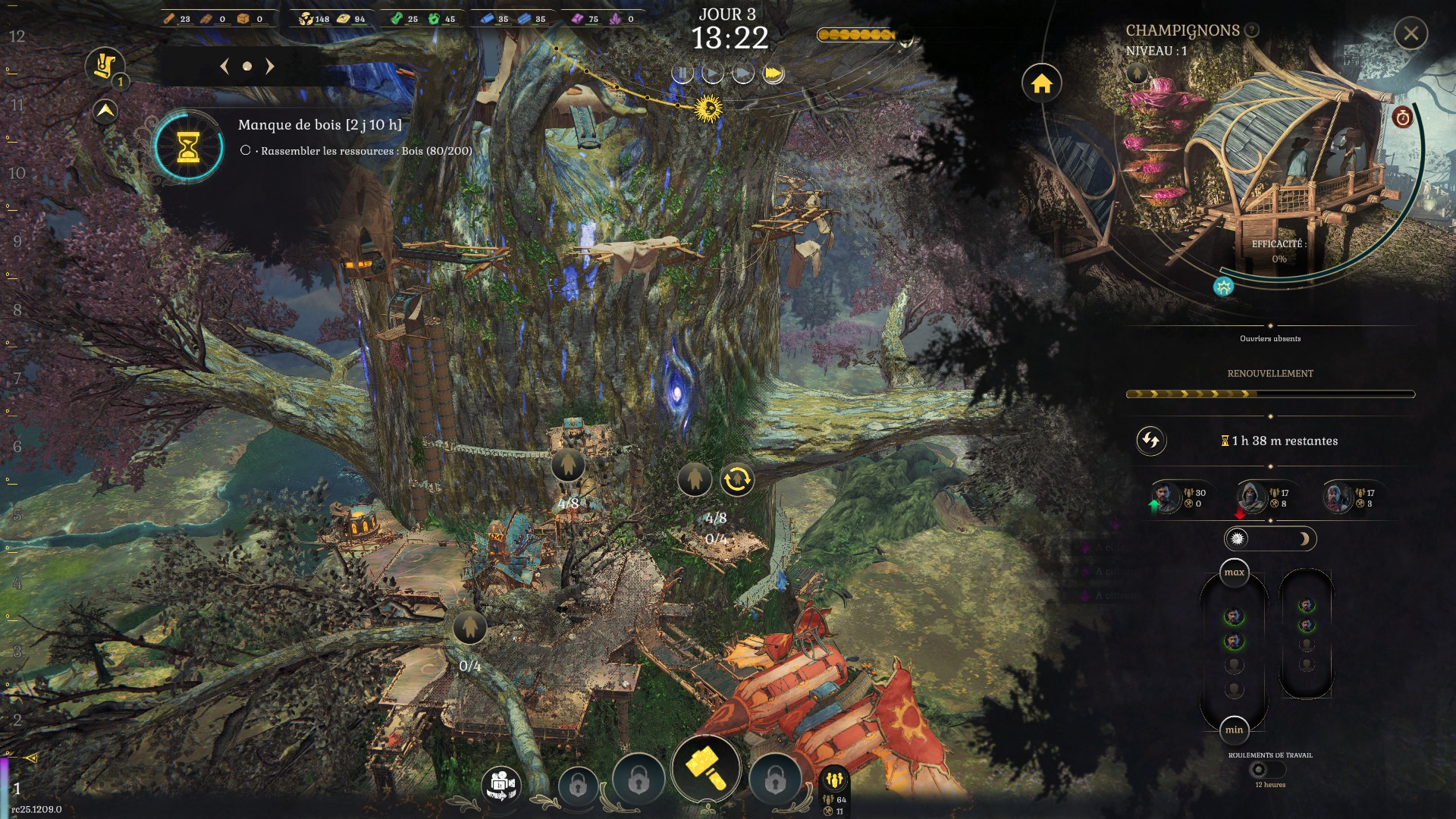The image size is (1456, 819).
Task: Open the golden hammer build menu
Action: point(706,767)
